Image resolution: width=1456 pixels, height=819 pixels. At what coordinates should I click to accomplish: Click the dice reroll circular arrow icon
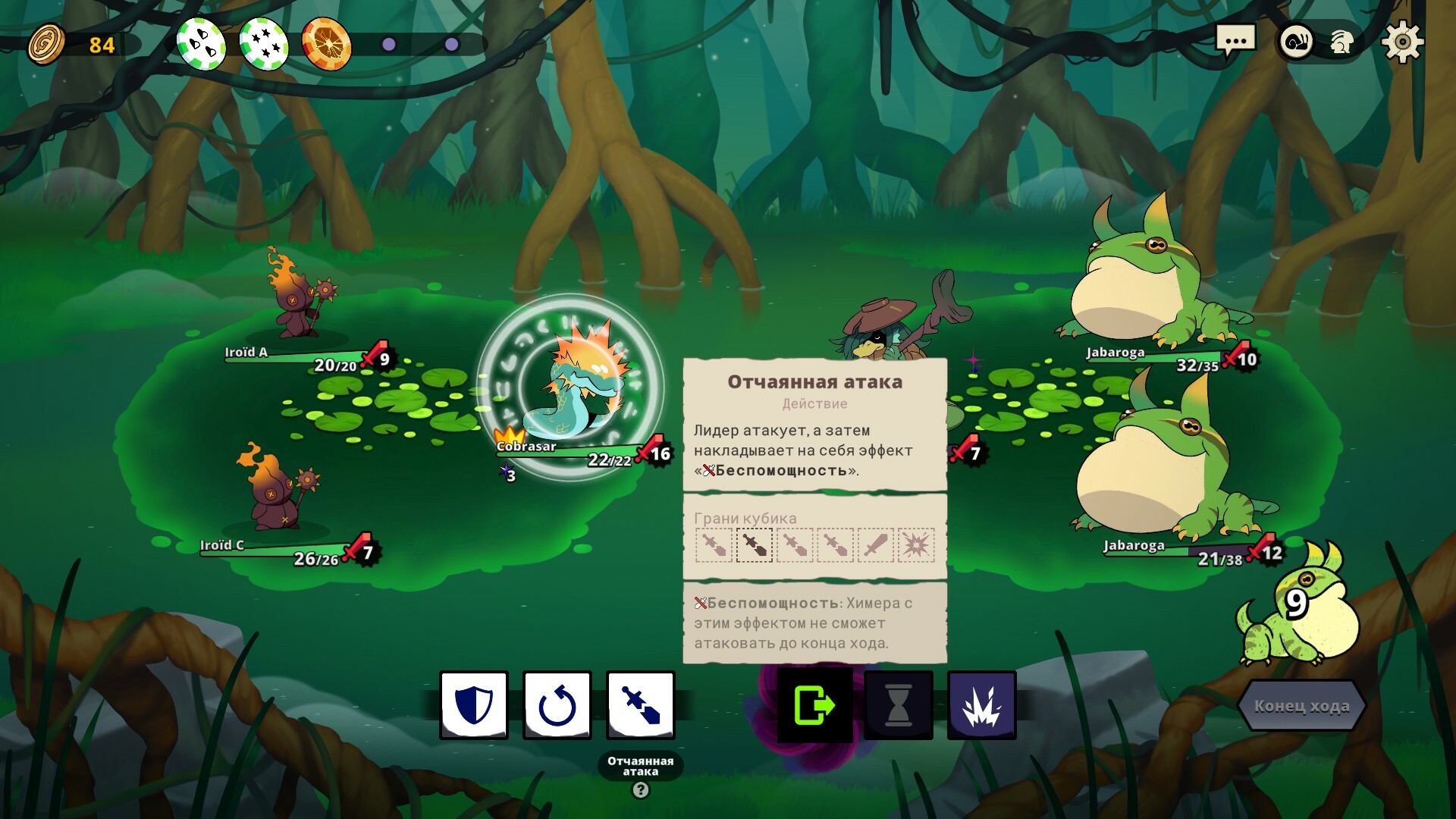point(559,704)
